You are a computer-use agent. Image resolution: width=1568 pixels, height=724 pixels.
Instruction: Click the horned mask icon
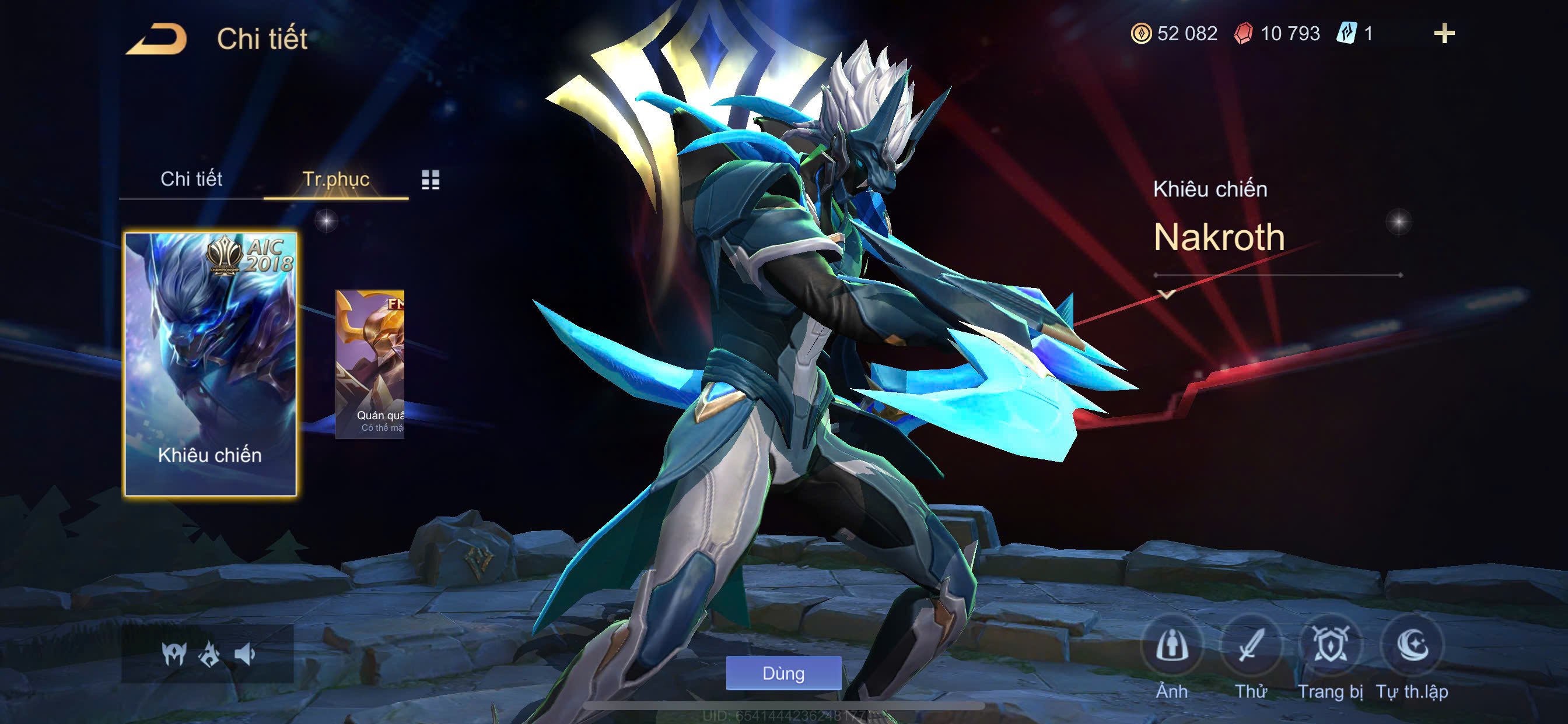point(173,654)
